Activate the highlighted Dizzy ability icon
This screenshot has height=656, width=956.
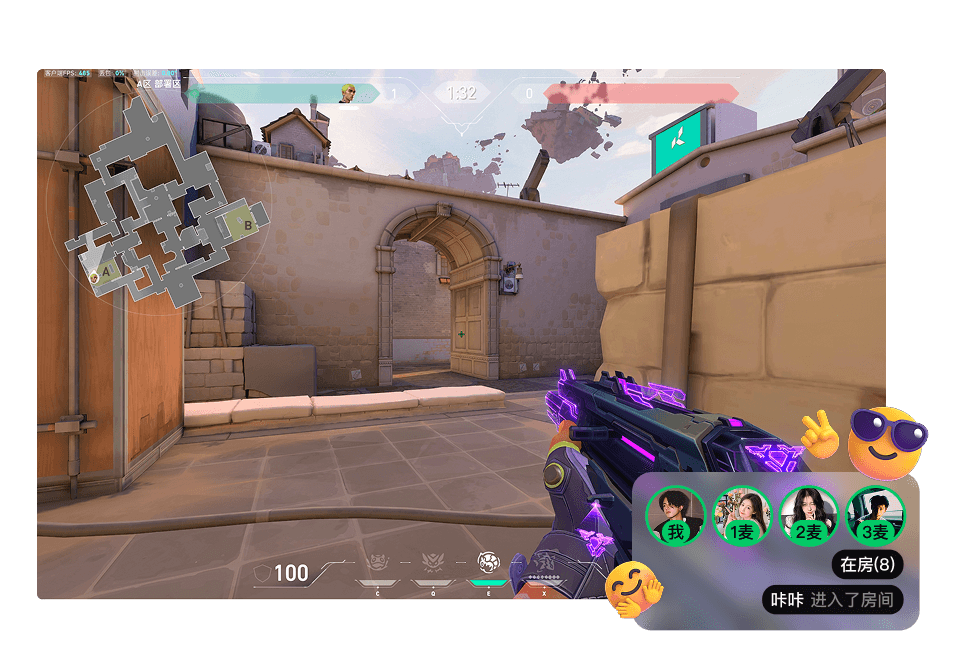coord(489,563)
